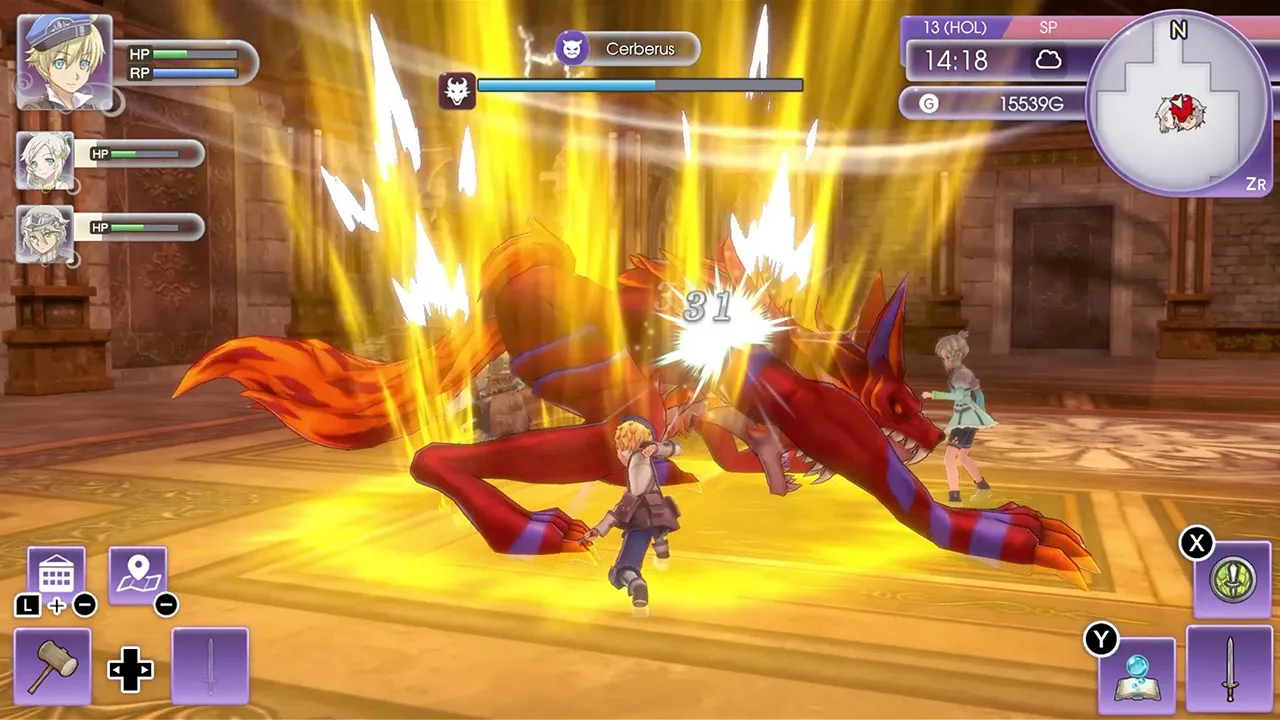Select the blond hero's portrait
1280x720 pixels.
(64, 61)
